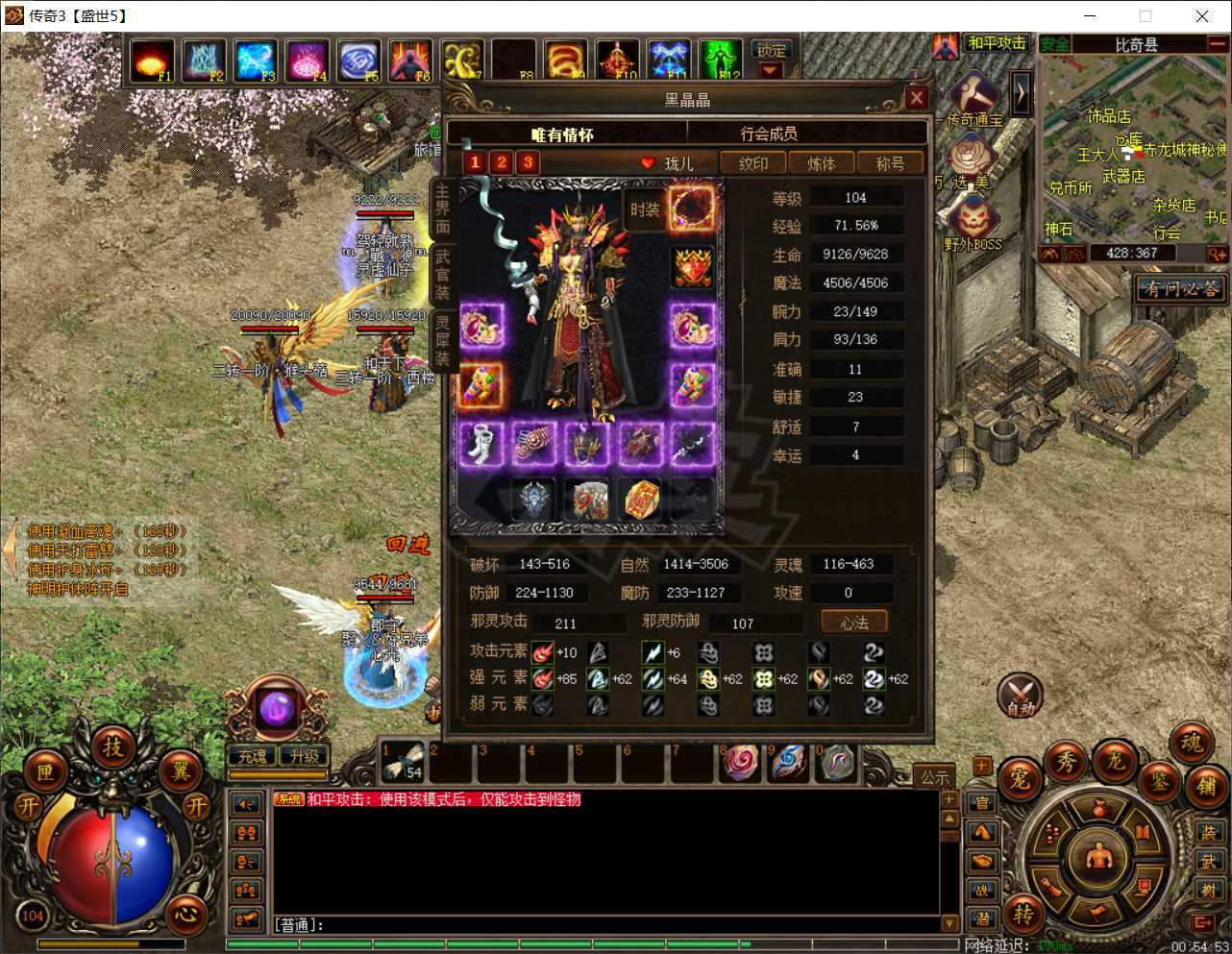Toggle the 自动 auto-combat button
The image size is (1232, 954).
pos(1020,696)
